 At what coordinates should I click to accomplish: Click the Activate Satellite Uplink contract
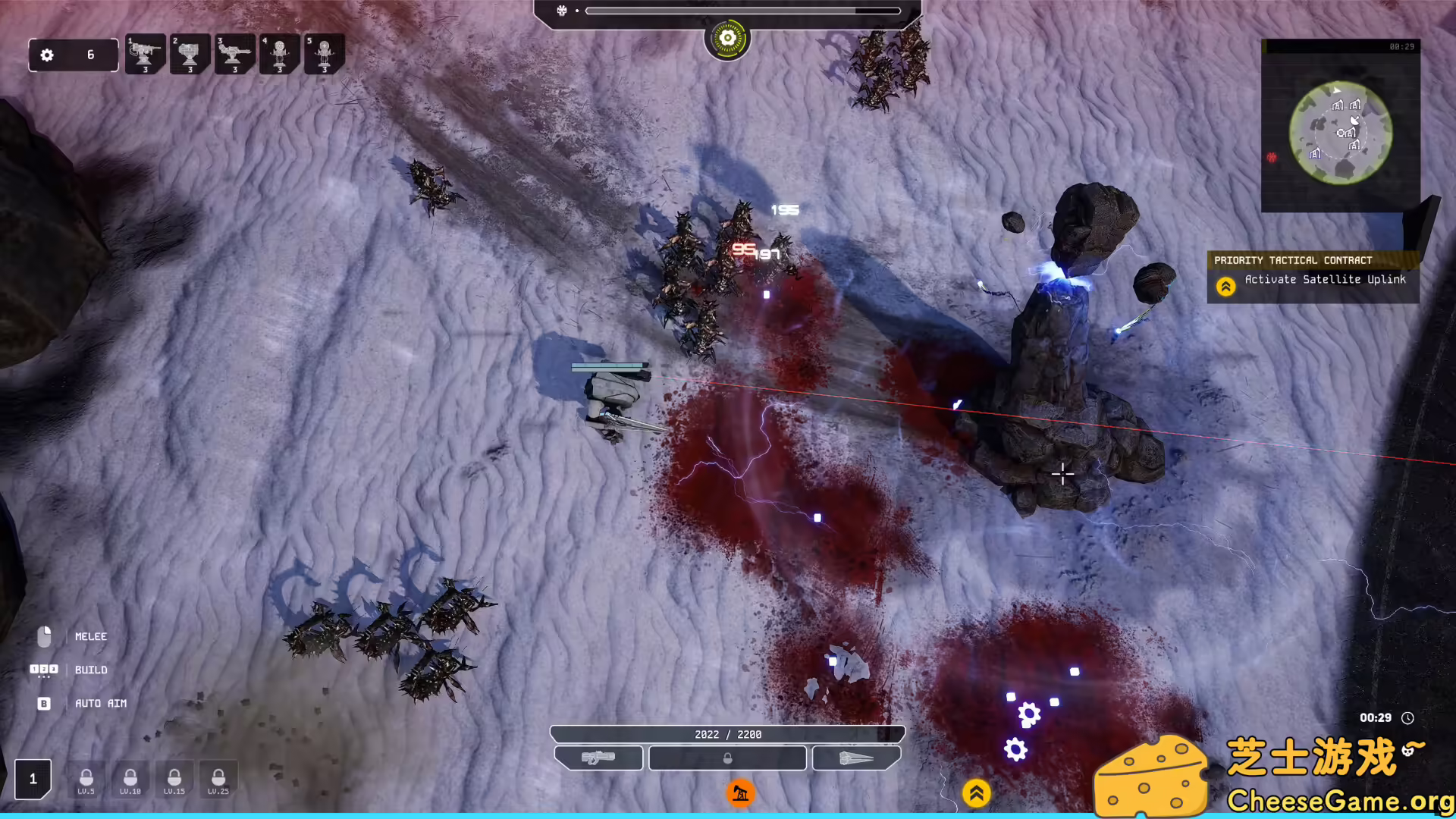point(1326,279)
